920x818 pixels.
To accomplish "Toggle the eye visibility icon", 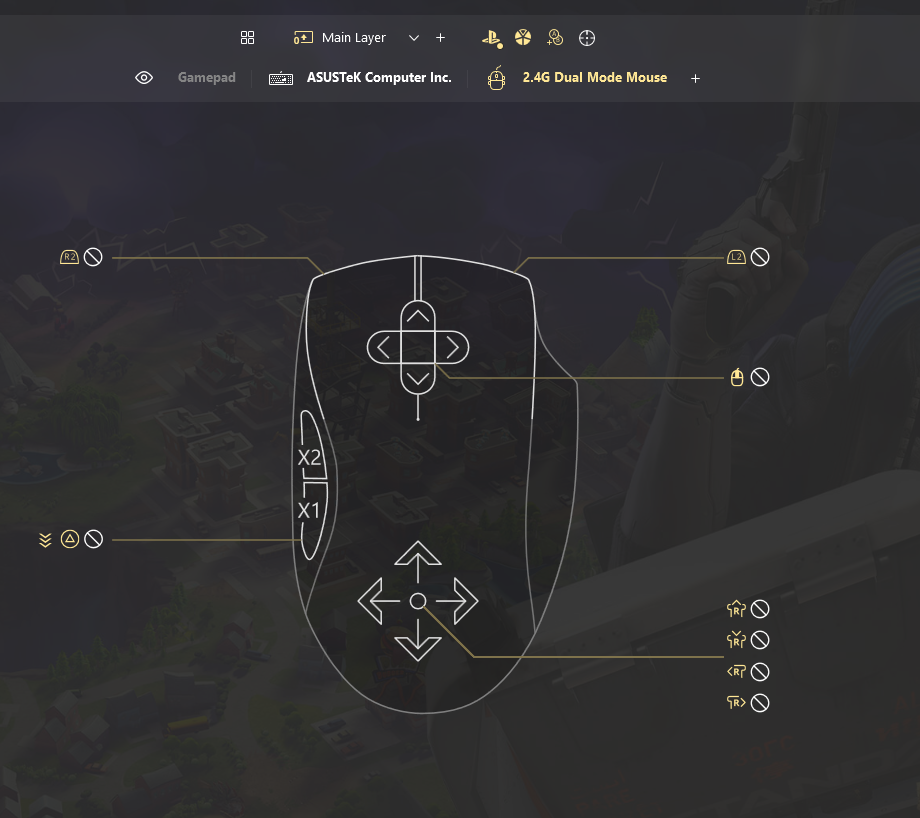I will click(x=144, y=78).
